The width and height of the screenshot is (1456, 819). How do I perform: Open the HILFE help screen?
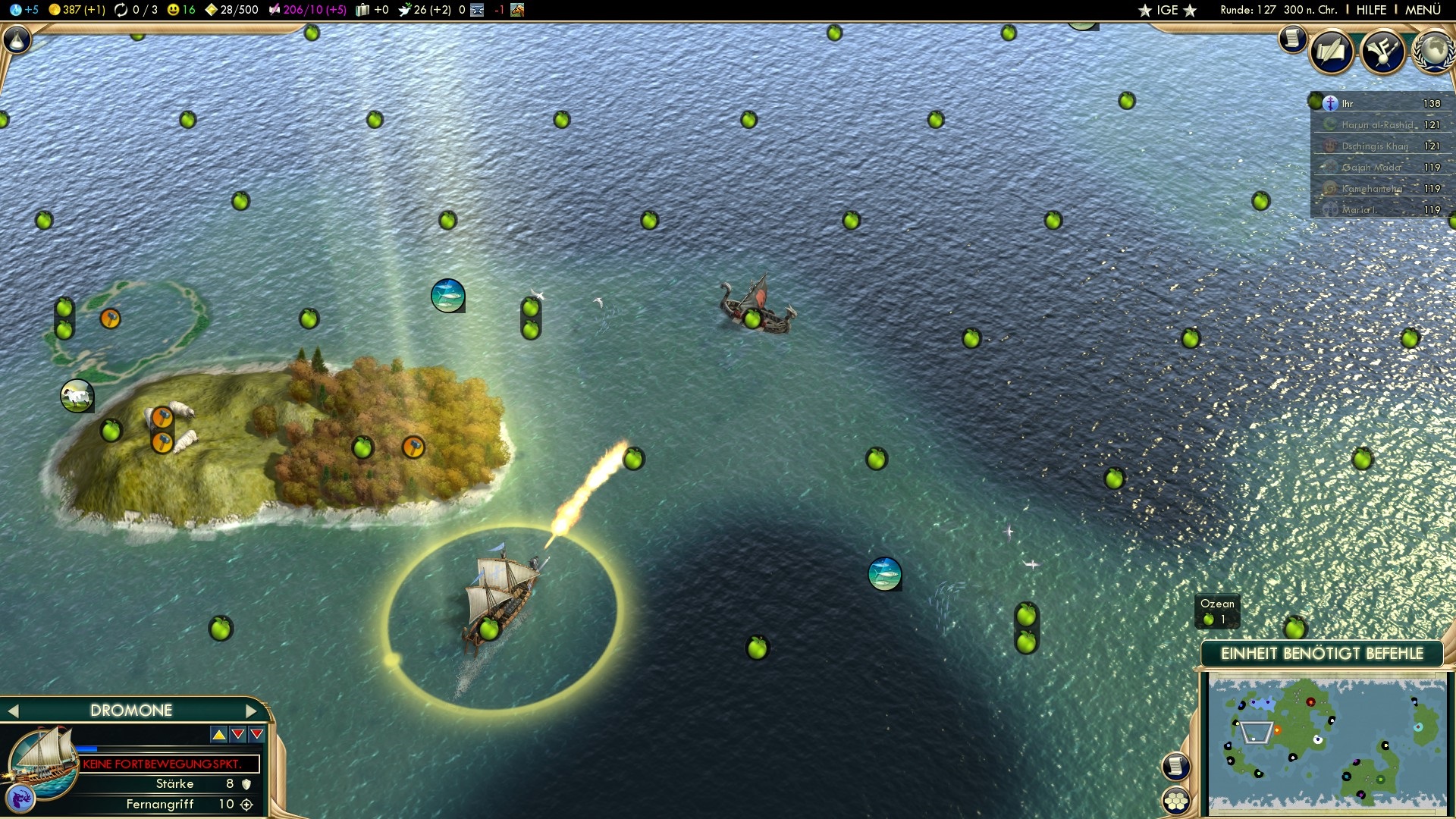pyautogui.click(x=1370, y=10)
